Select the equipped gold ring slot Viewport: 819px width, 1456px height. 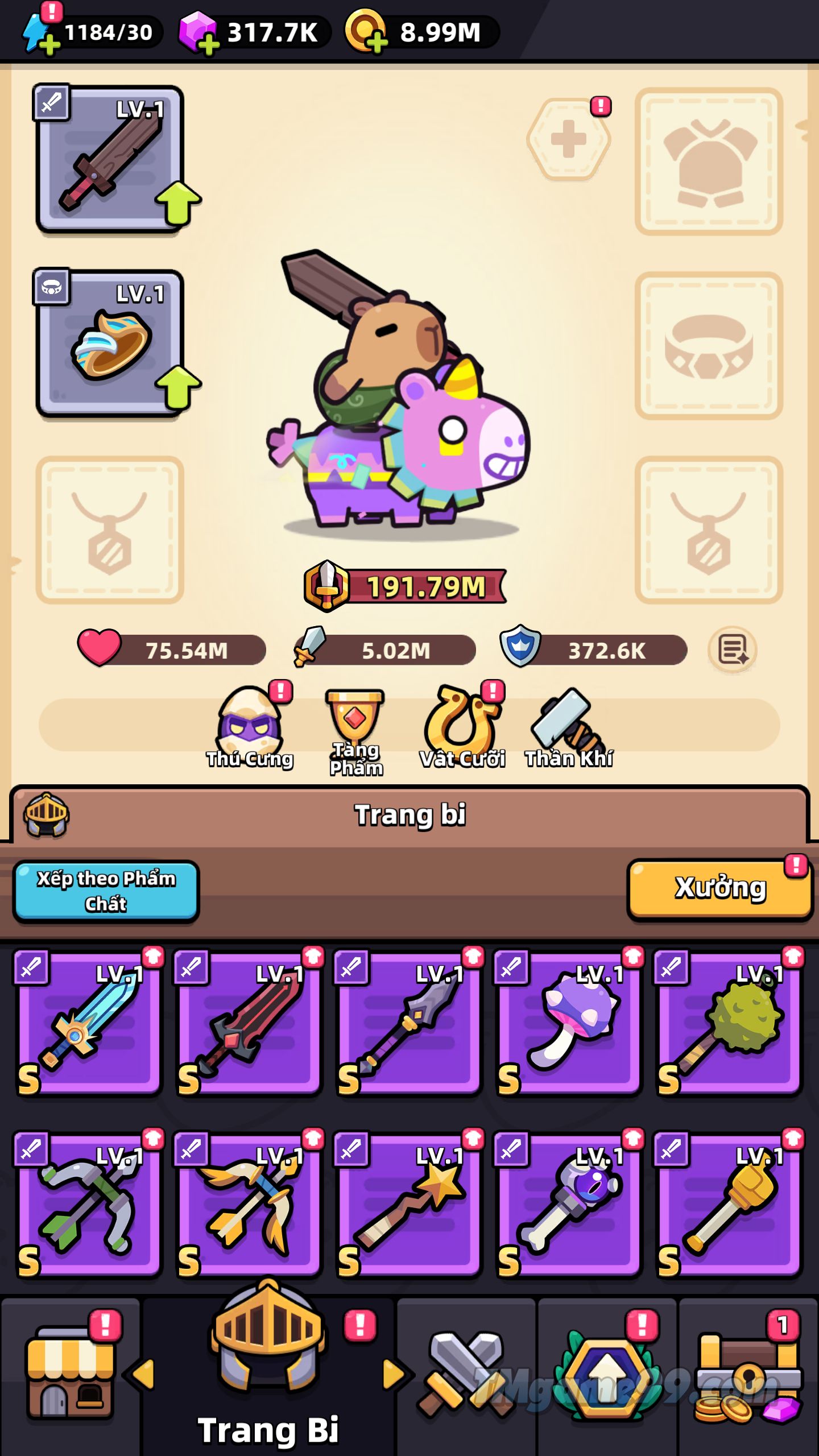(x=110, y=344)
